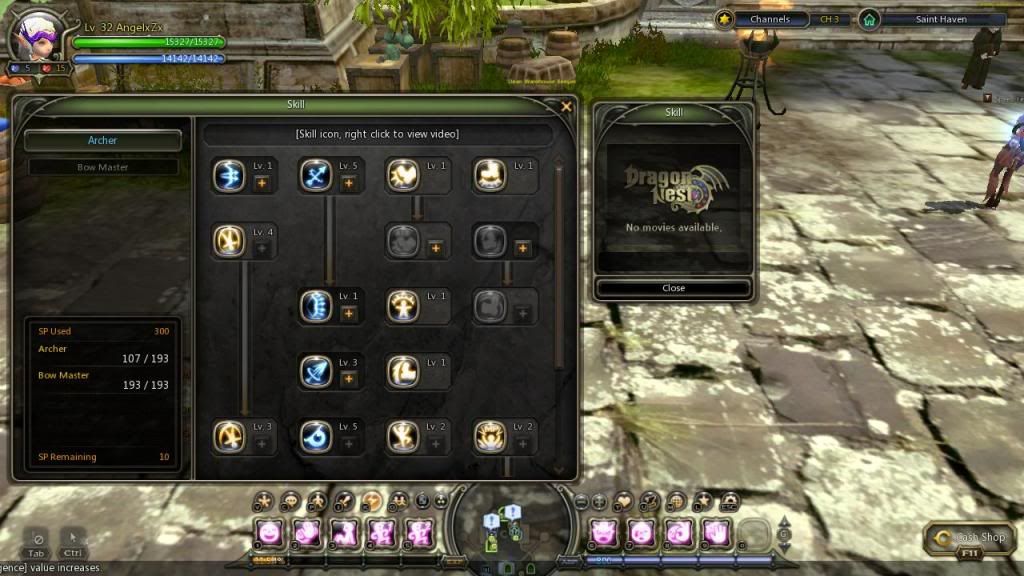Image resolution: width=1024 pixels, height=576 pixels.
Task: Click the player character portrait
Action: (x=33, y=36)
